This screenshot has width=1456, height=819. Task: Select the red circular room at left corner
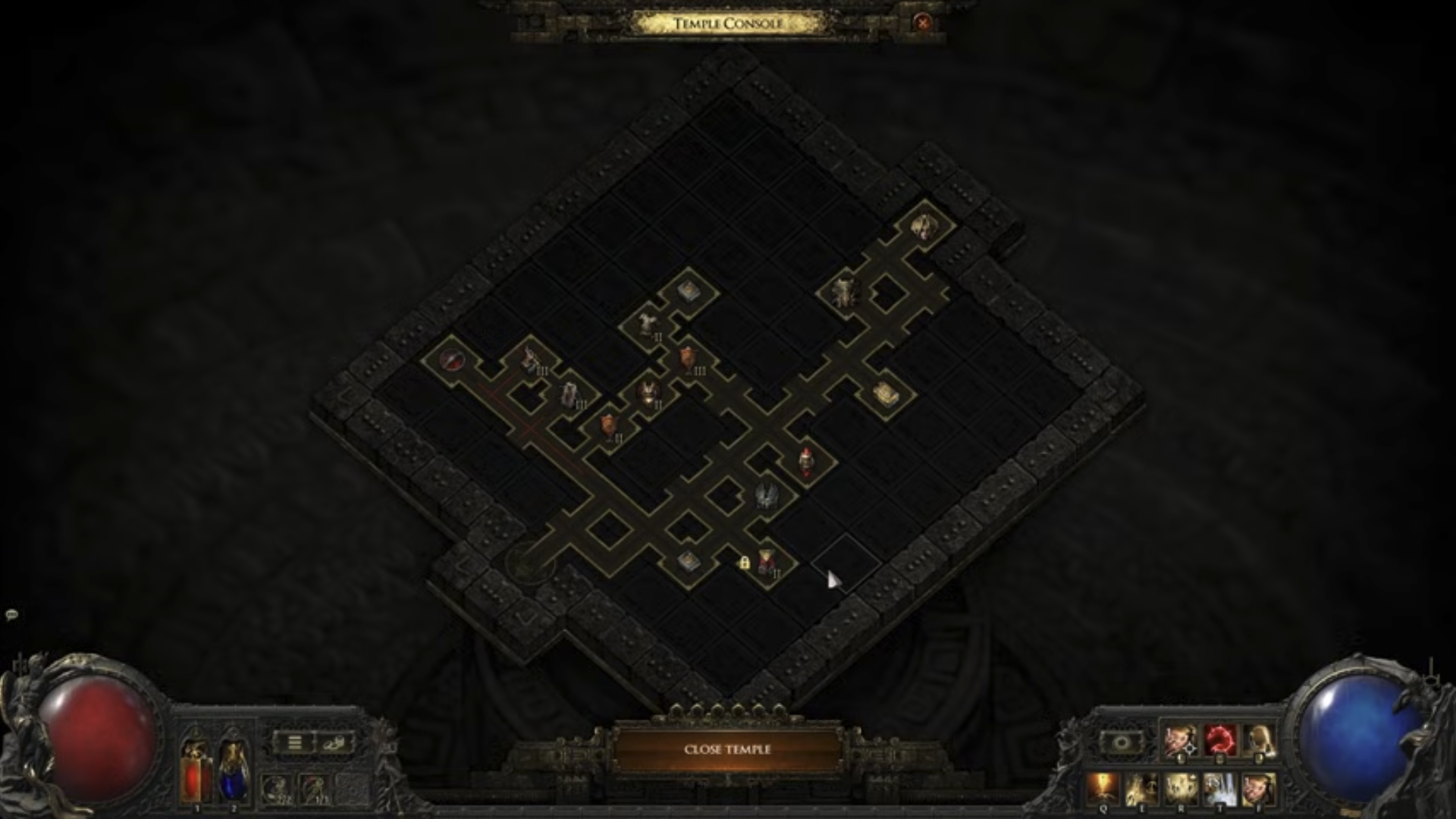[450, 359]
